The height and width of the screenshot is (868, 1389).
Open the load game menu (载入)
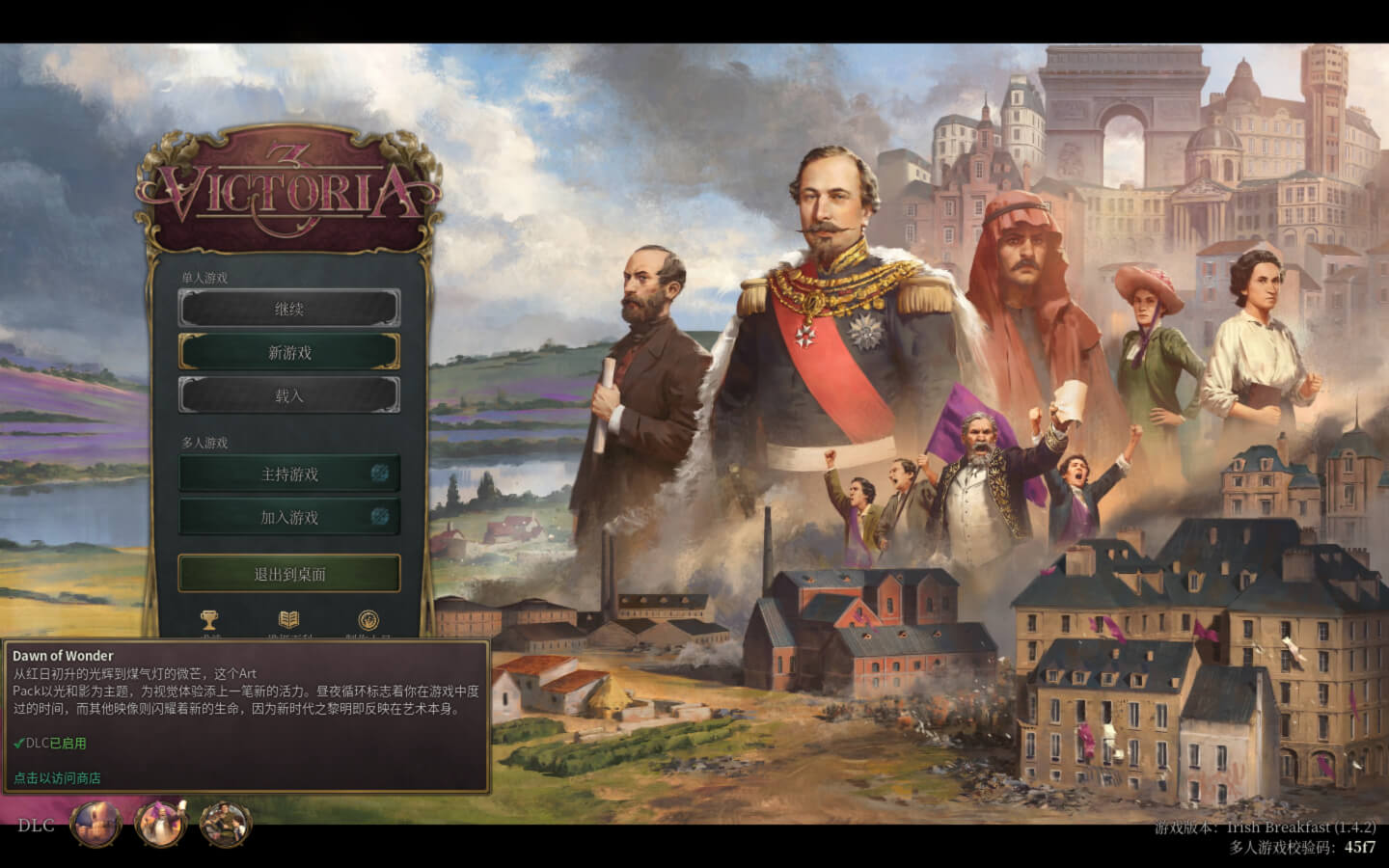click(x=288, y=395)
